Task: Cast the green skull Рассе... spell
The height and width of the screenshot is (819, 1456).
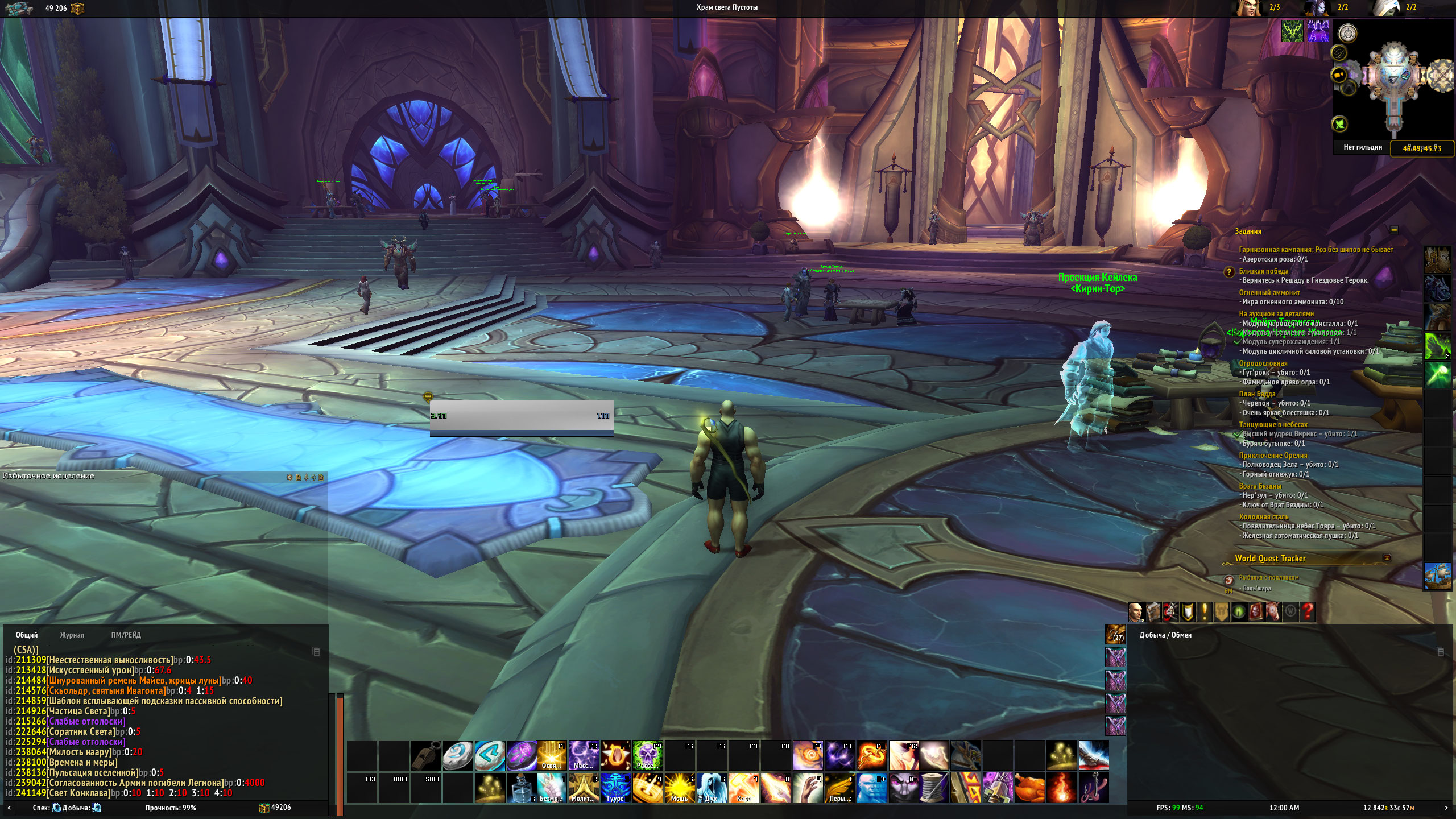Action: click(647, 755)
